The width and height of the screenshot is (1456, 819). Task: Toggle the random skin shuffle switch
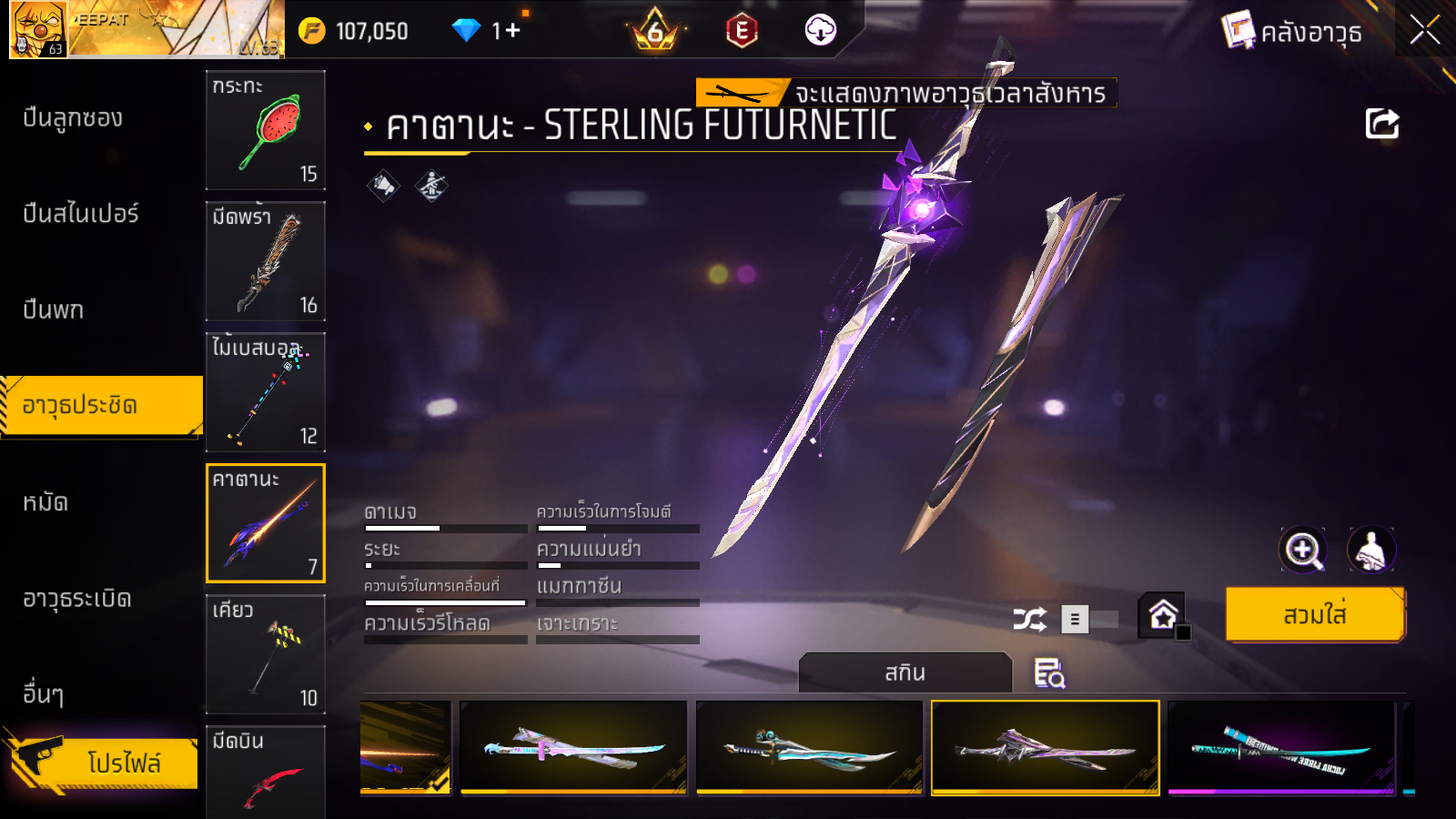tap(1089, 620)
